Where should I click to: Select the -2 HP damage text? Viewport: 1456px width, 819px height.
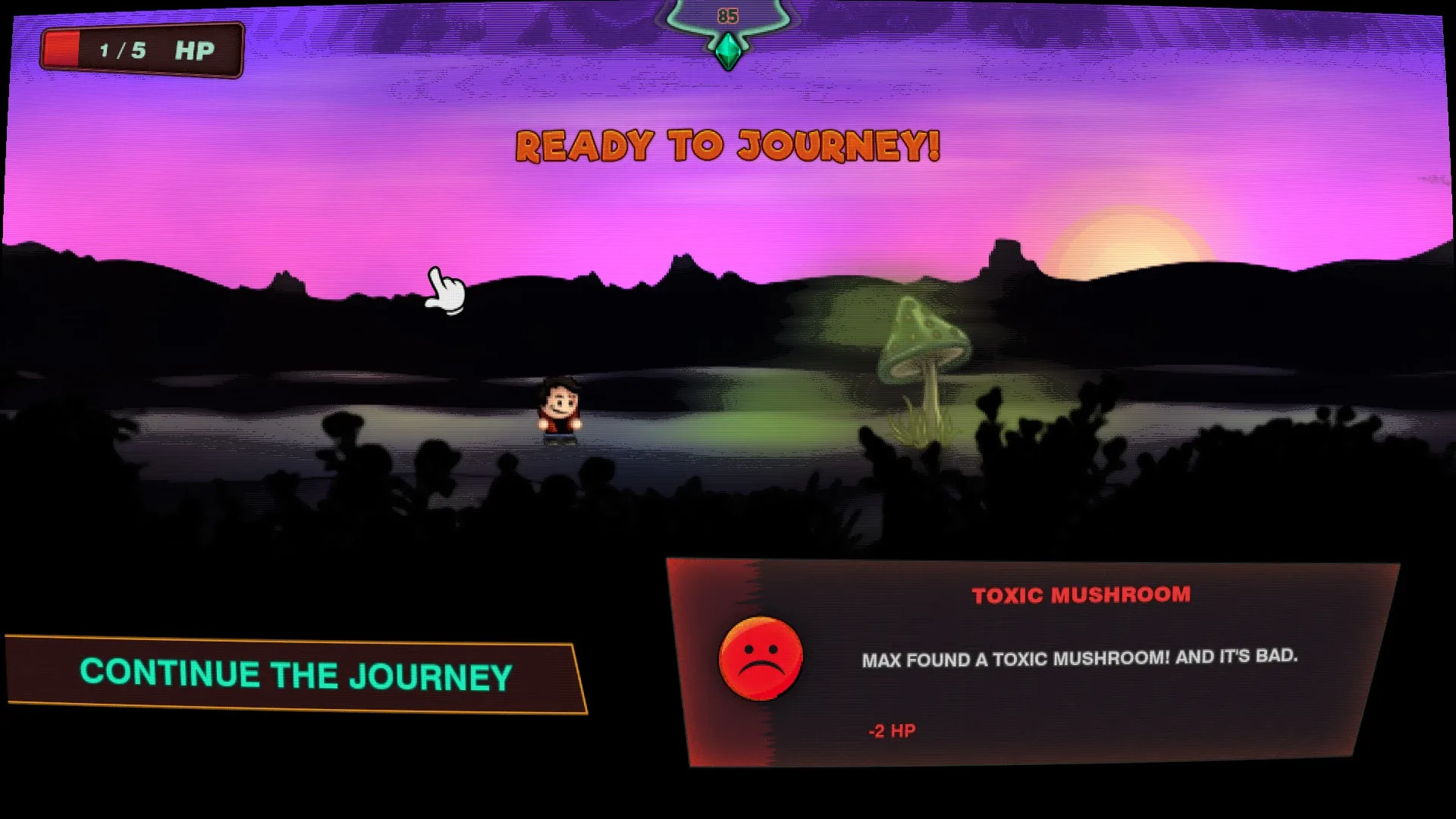[891, 730]
